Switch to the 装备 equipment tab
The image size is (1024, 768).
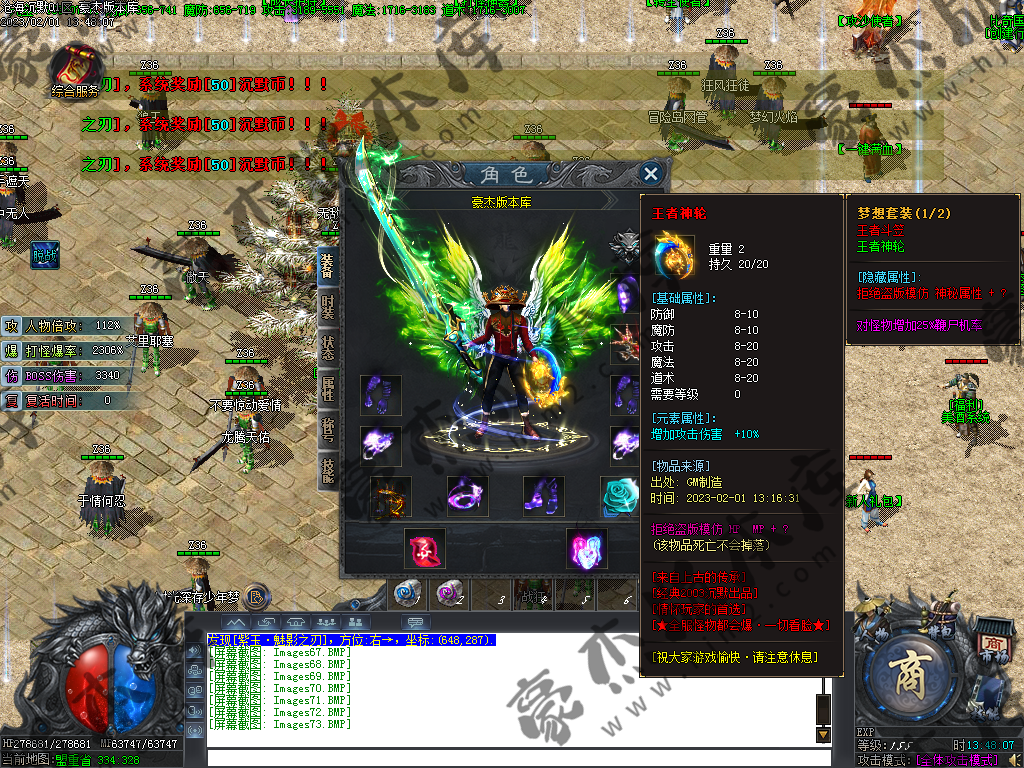click(327, 266)
